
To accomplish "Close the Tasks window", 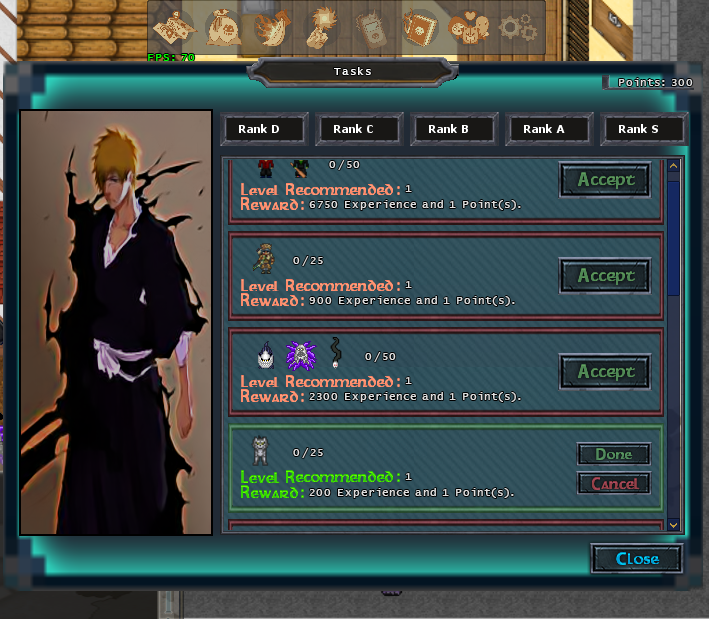I will click(637, 559).
